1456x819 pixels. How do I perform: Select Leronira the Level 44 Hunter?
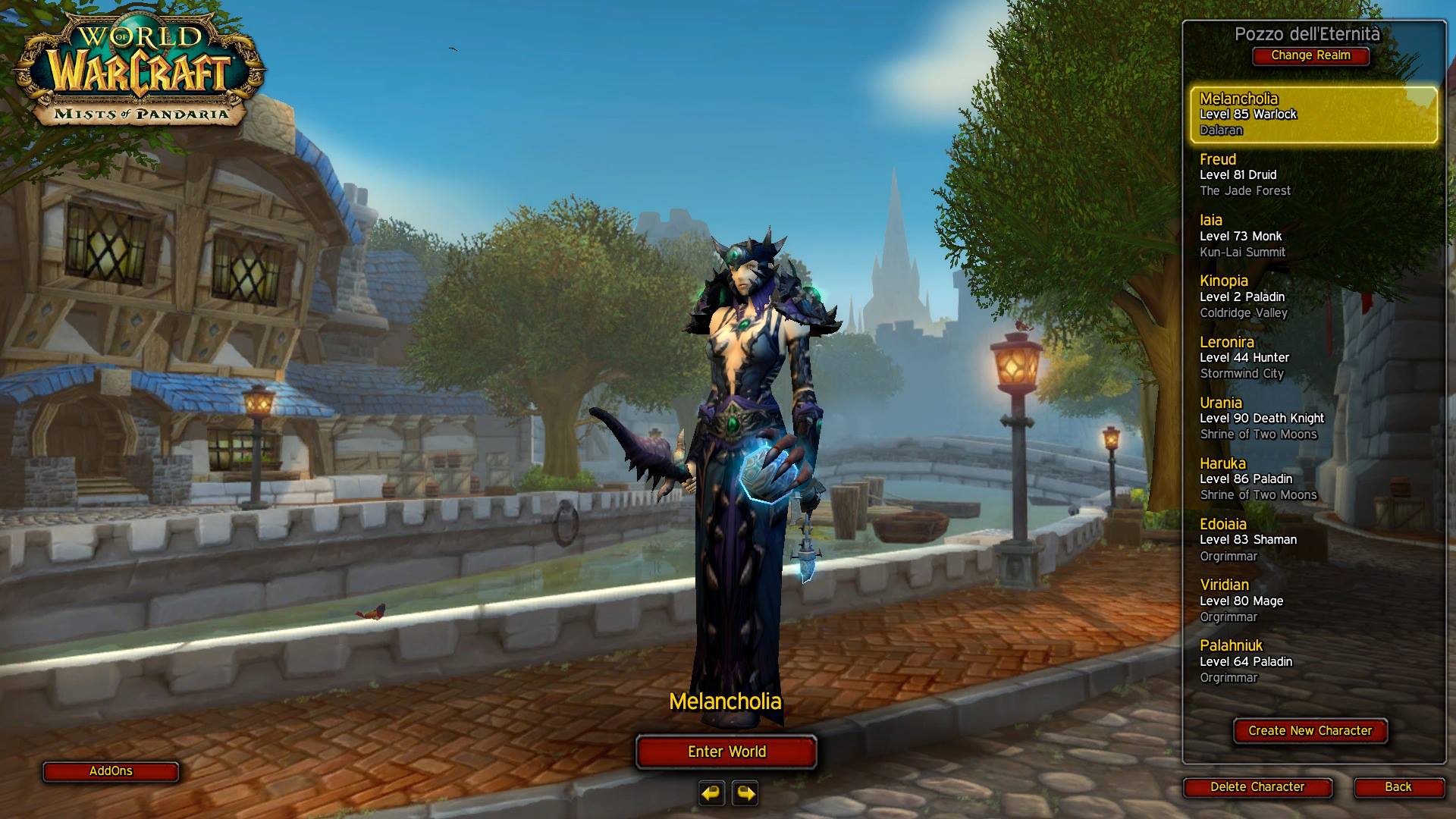coord(1313,357)
